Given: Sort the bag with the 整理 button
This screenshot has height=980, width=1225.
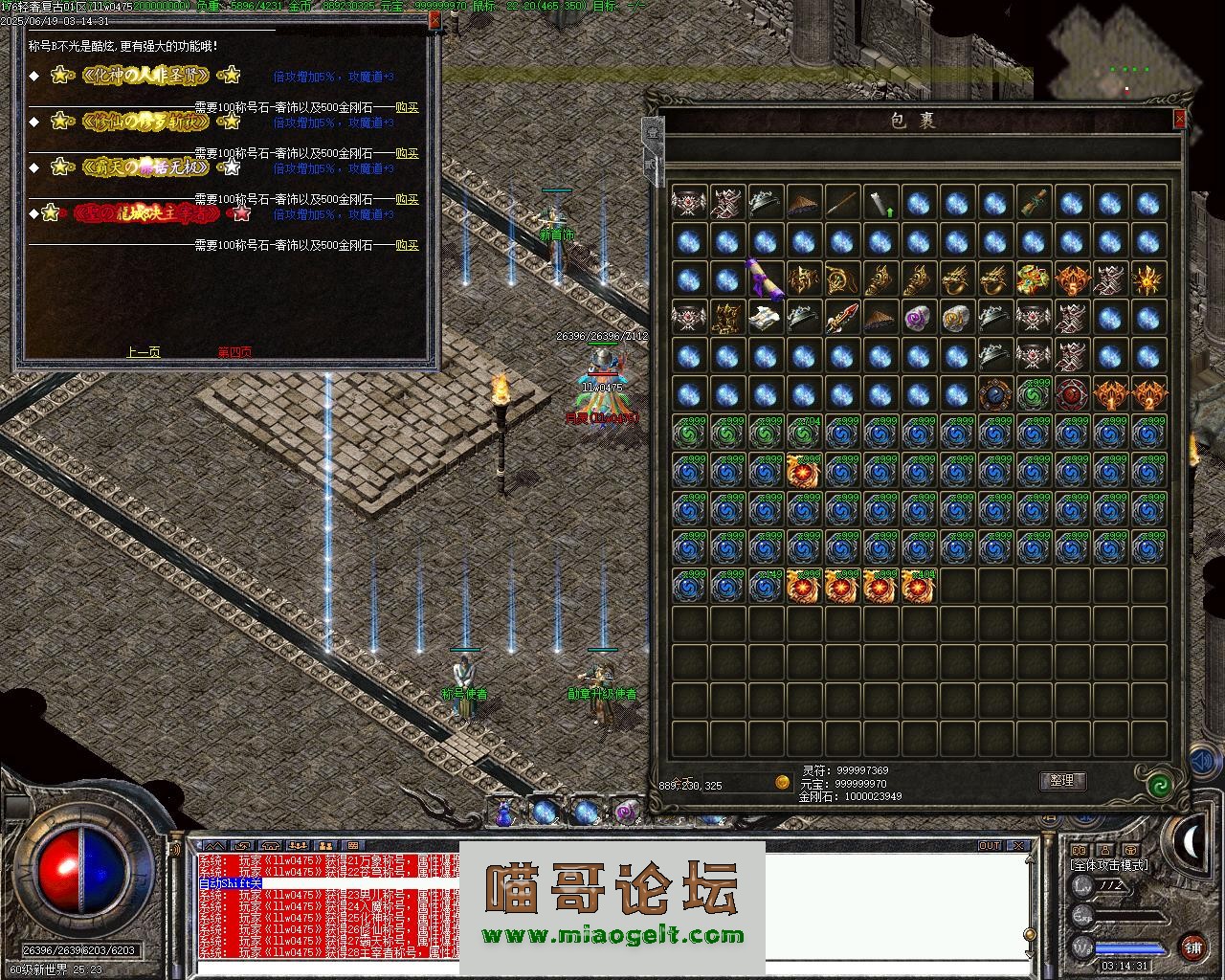Looking at the screenshot, I should [1061, 781].
